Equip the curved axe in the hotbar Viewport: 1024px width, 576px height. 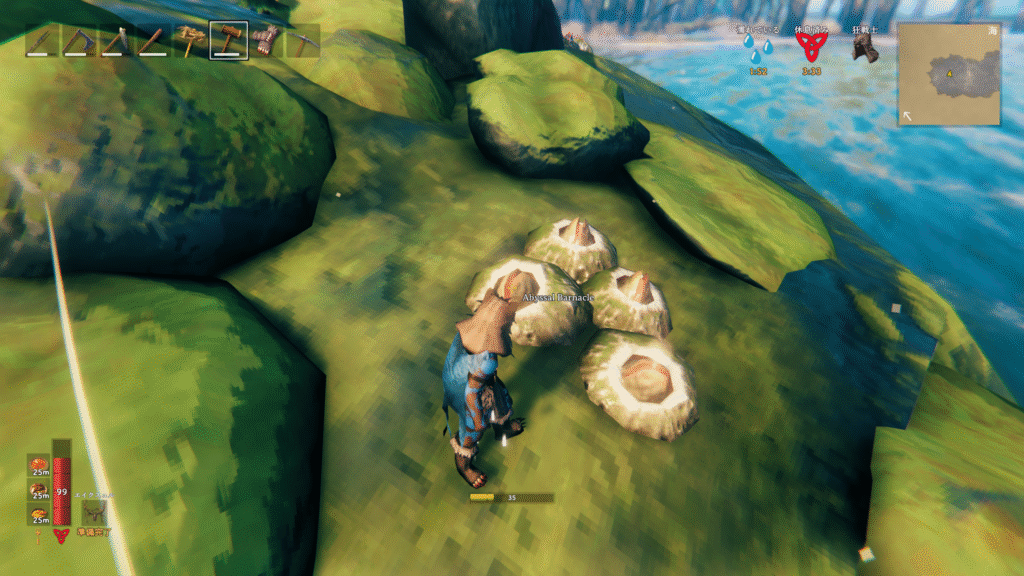click(x=79, y=41)
